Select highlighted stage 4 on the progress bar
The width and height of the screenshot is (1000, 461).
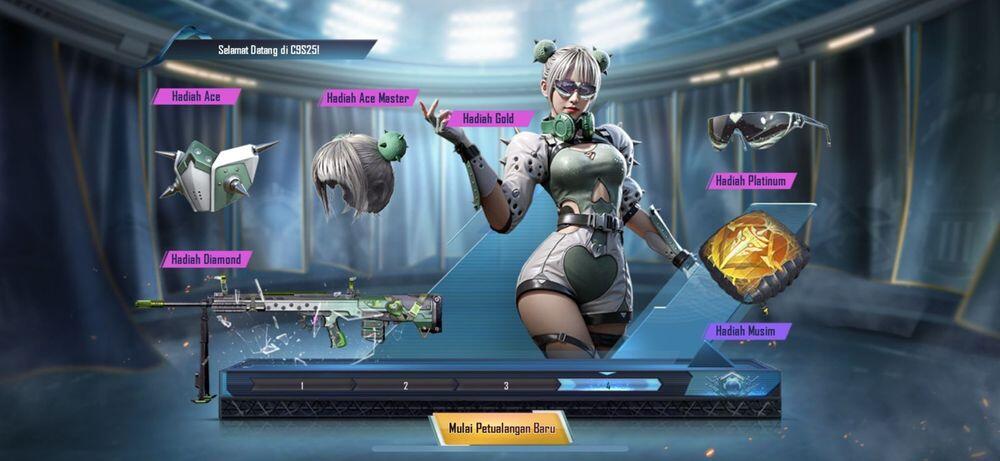pyautogui.click(x=609, y=385)
